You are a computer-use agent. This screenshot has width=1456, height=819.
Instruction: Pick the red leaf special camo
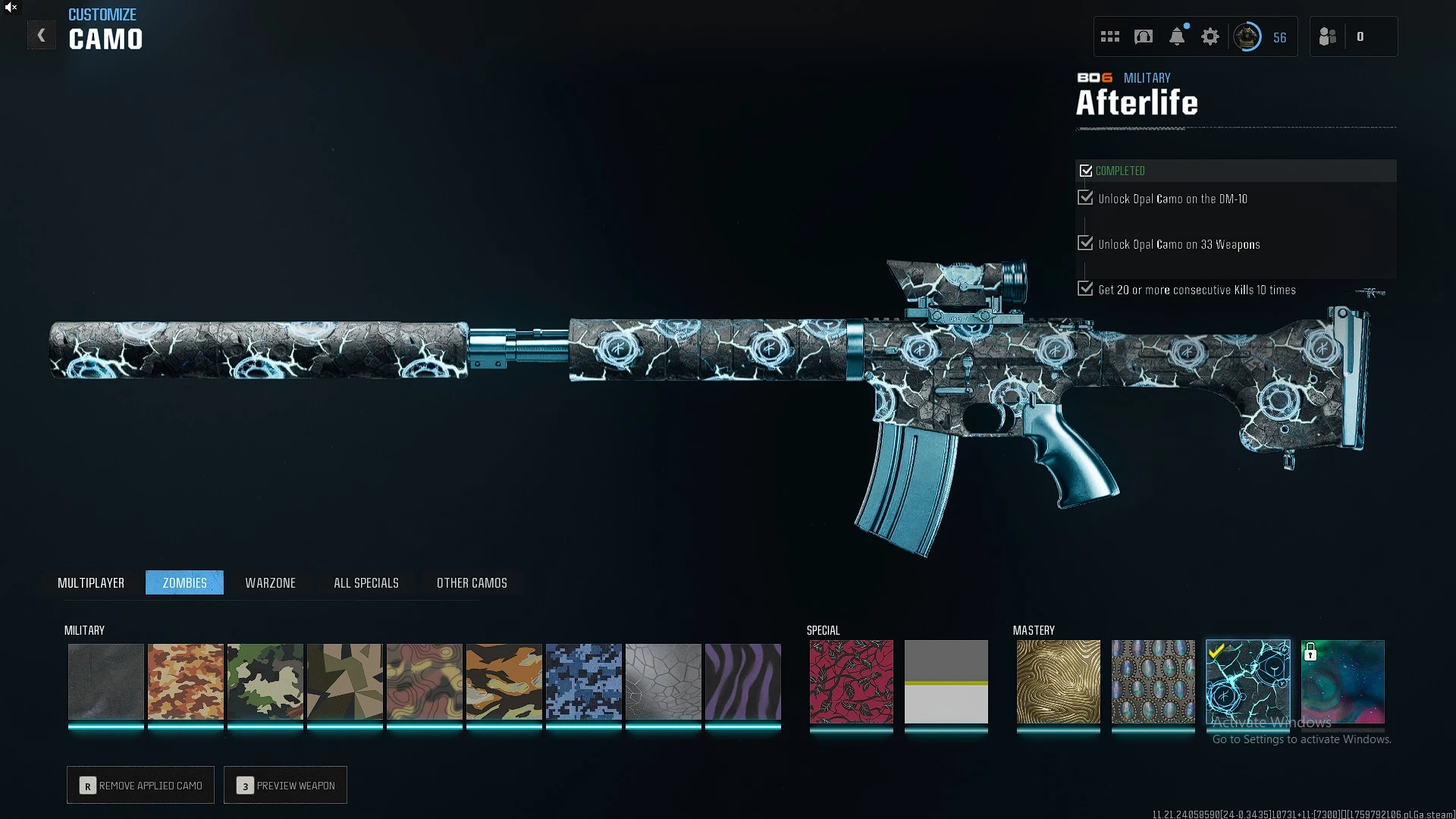point(852,682)
